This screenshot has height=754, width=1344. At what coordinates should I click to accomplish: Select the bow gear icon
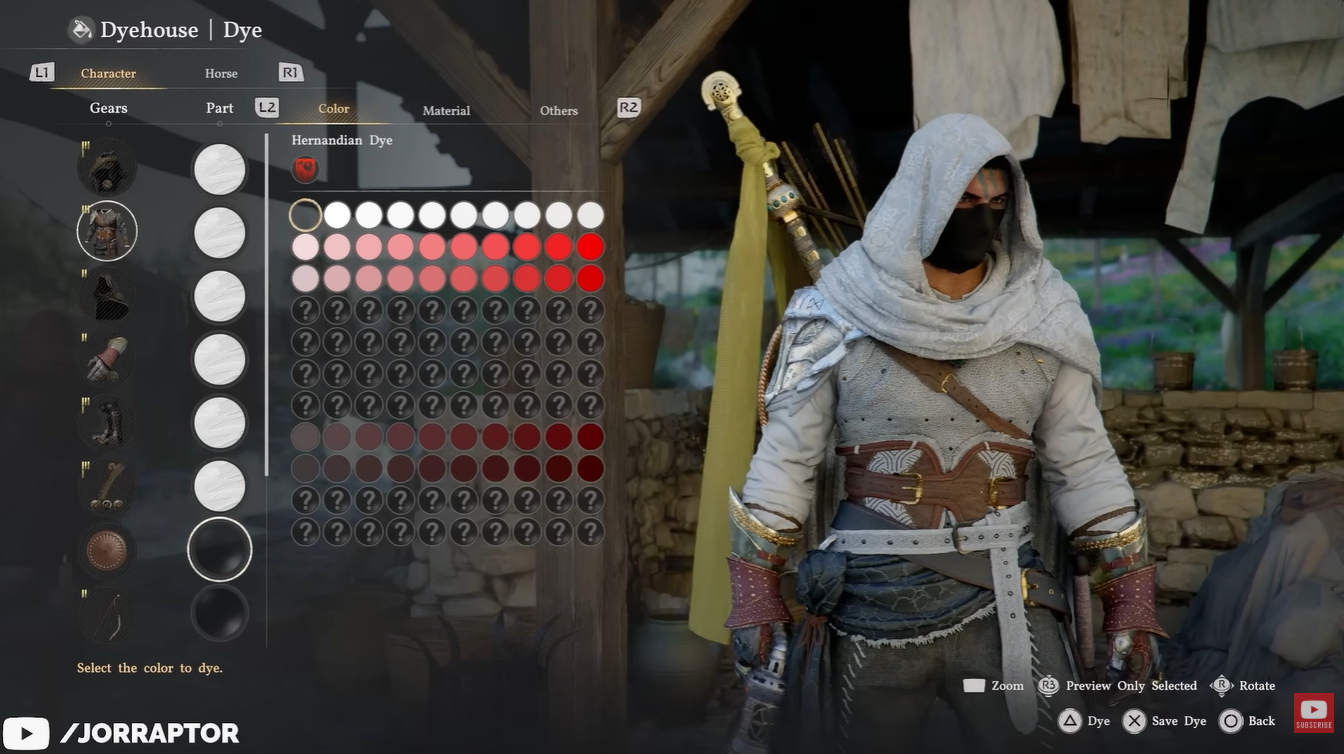[107, 616]
